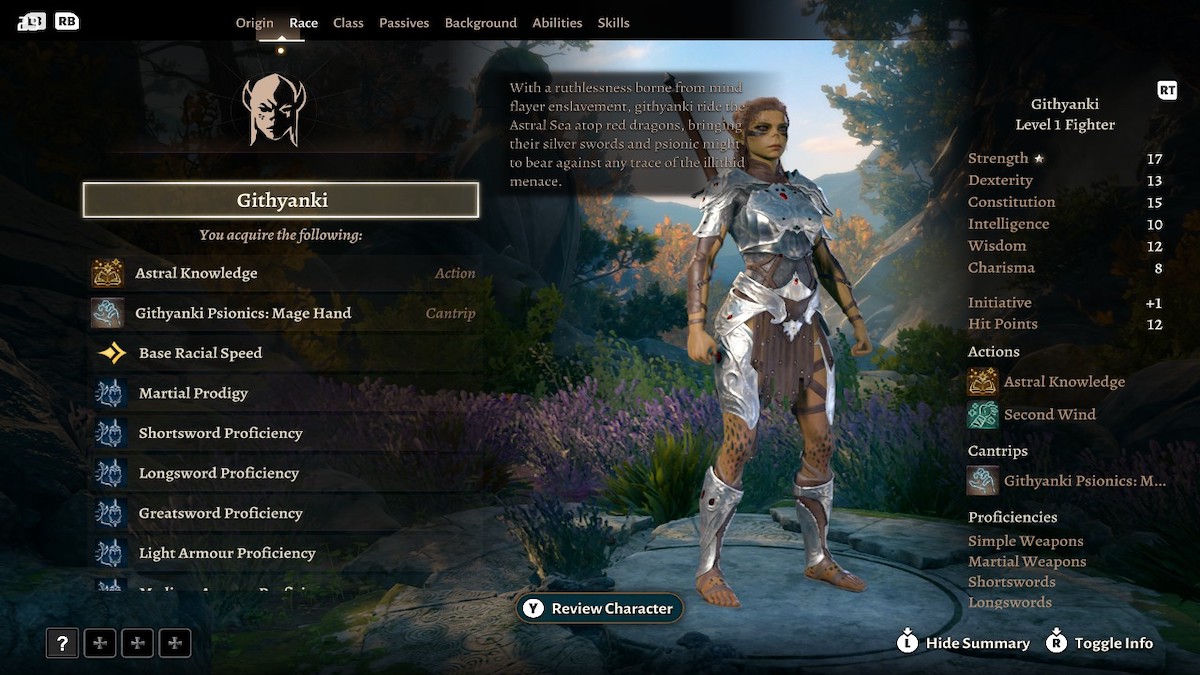This screenshot has width=1200, height=675.
Task: Hide the character summary panel
Action: point(963,643)
